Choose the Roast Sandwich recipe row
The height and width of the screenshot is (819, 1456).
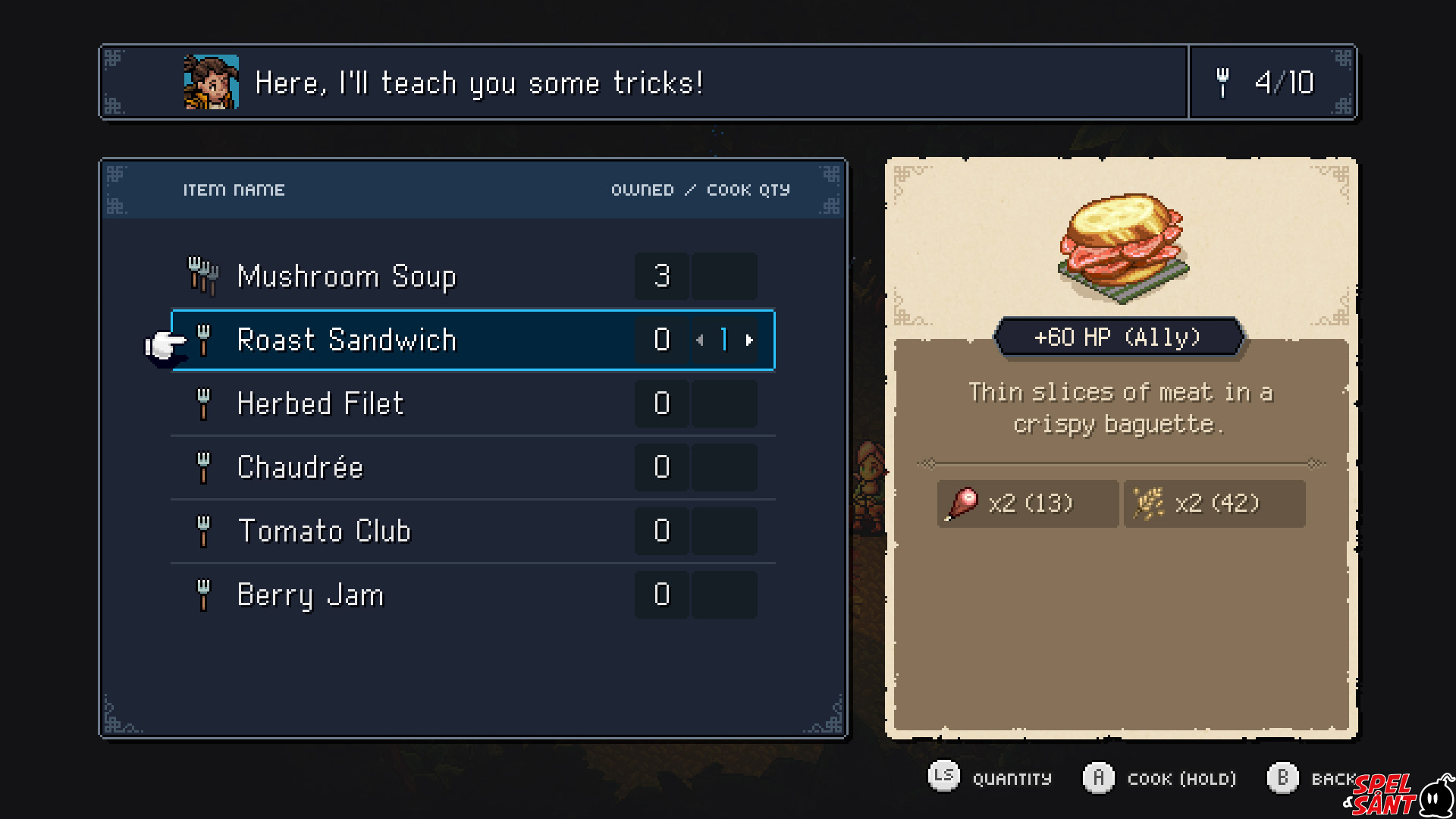[x=347, y=340]
